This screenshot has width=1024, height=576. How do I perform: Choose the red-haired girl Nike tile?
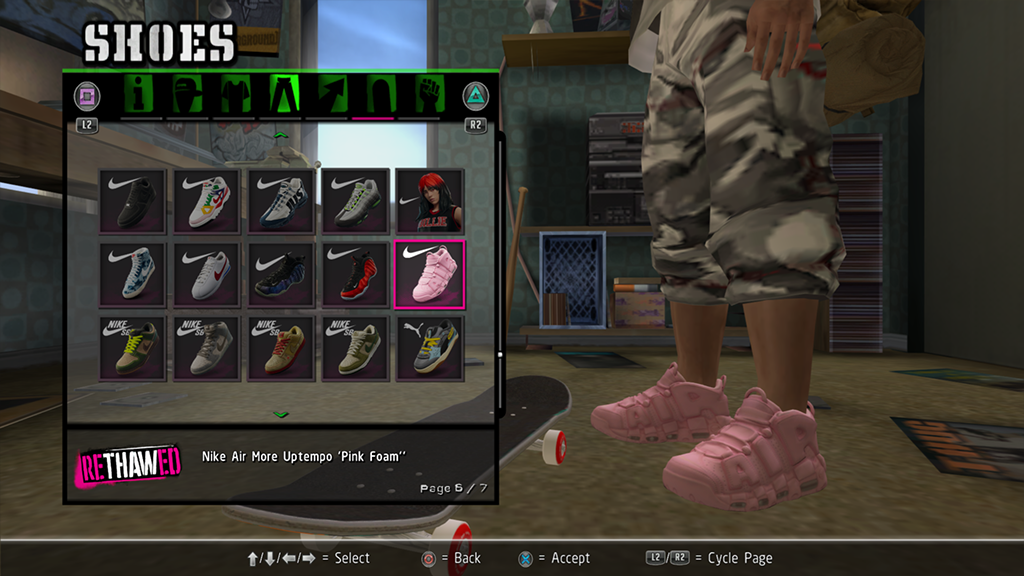(430, 201)
